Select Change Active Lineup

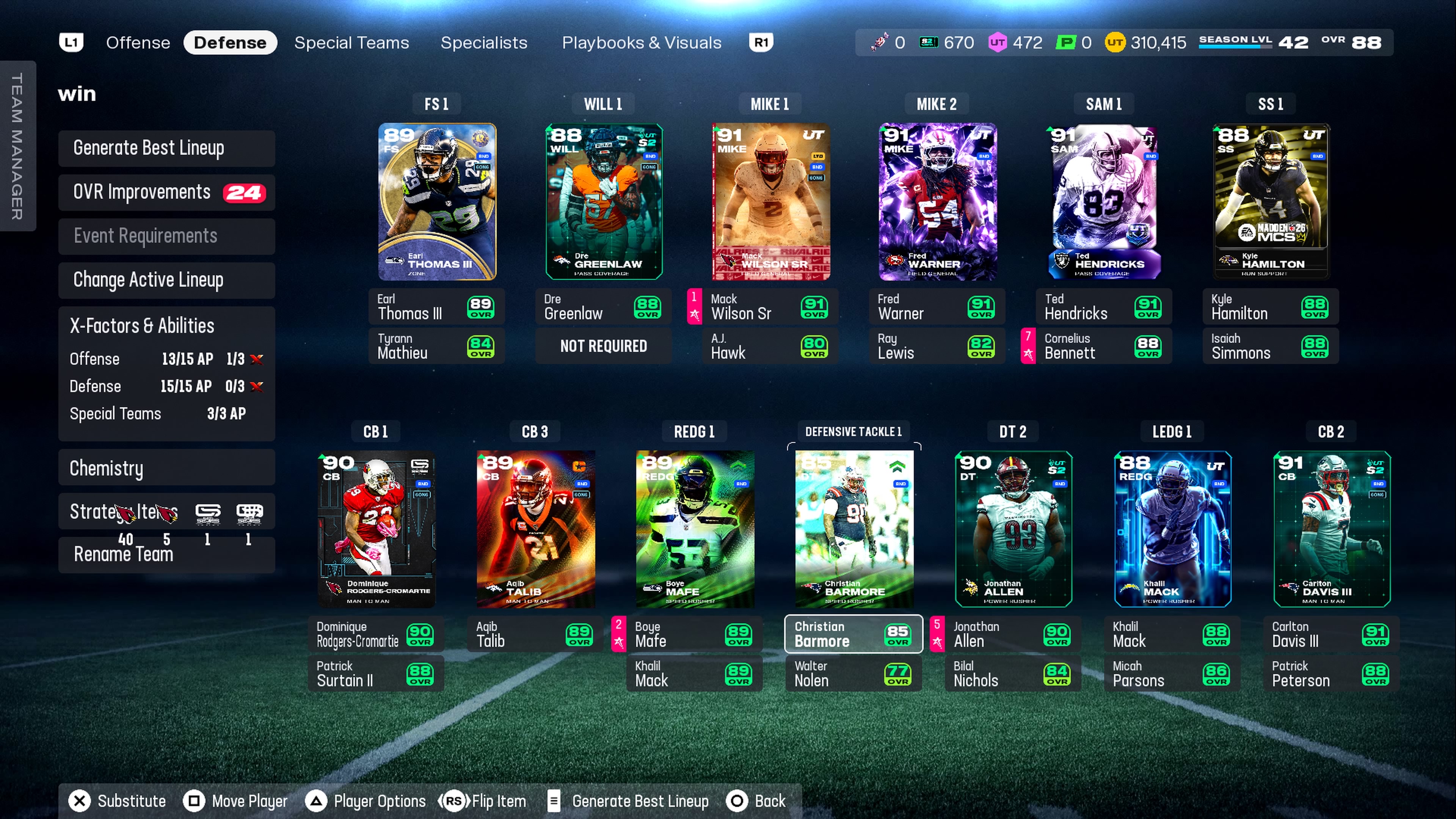[x=166, y=280]
